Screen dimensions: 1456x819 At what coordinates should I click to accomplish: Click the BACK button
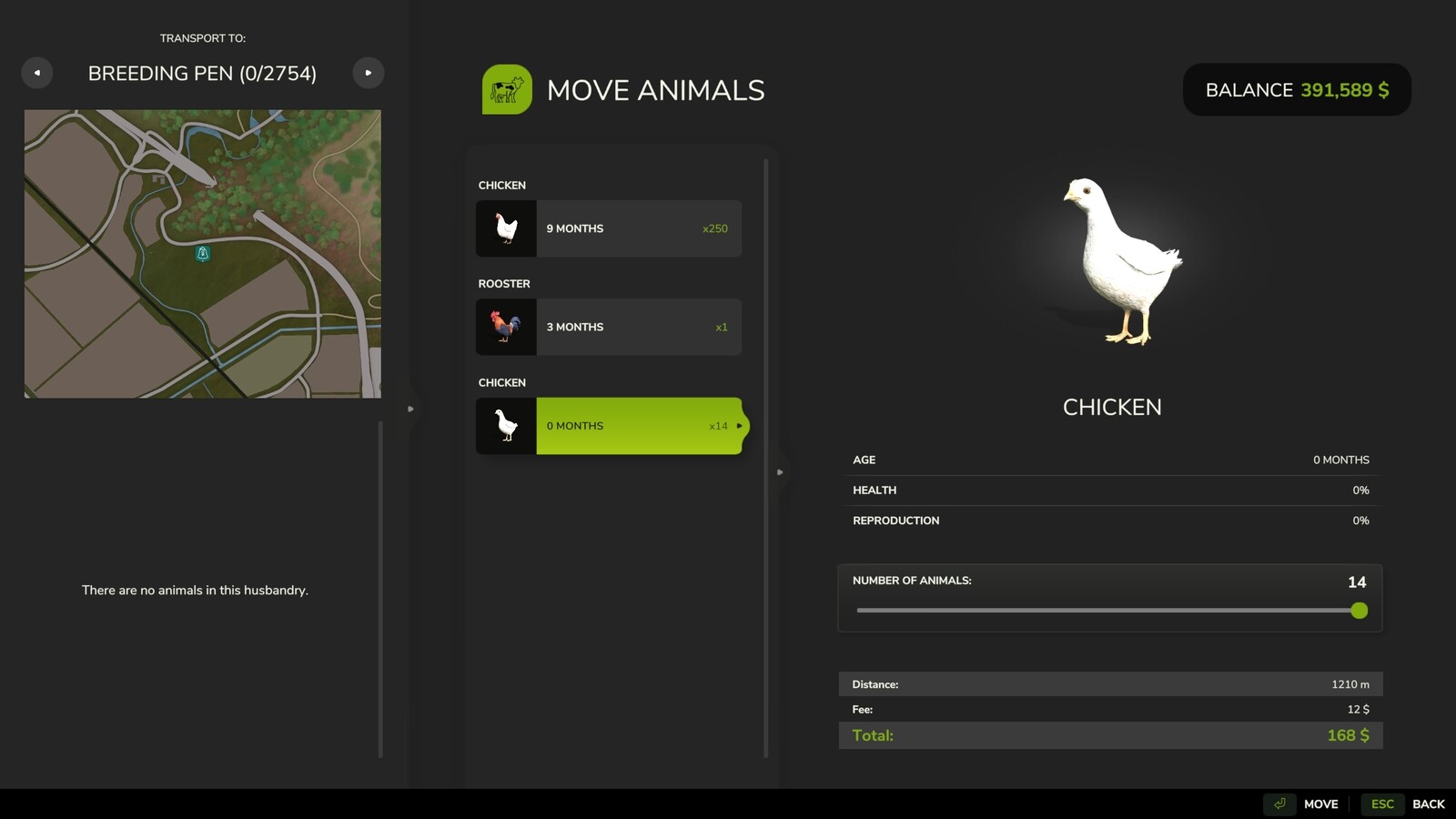click(x=1429, y=804)
